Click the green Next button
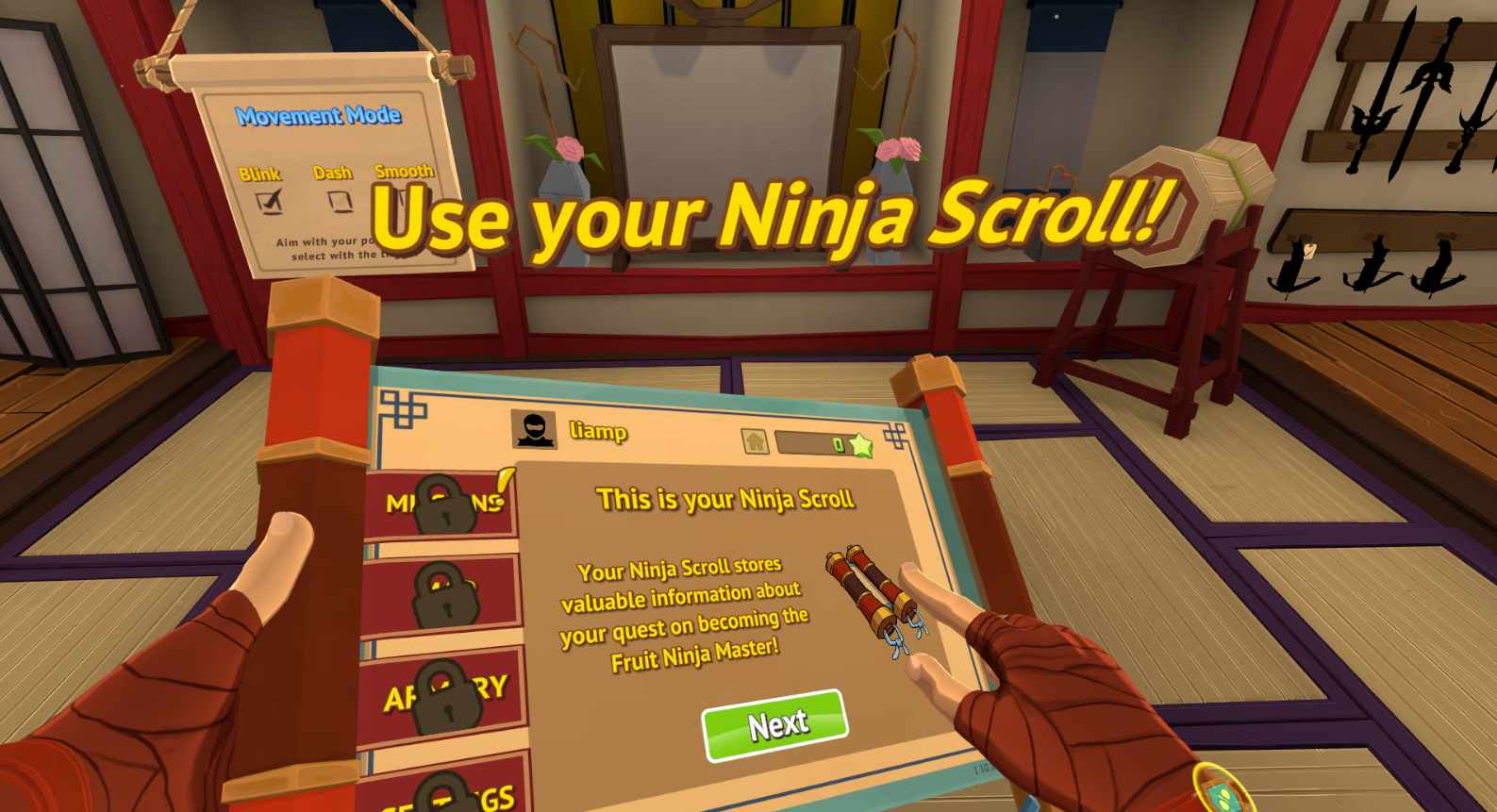 coord(775,725)
